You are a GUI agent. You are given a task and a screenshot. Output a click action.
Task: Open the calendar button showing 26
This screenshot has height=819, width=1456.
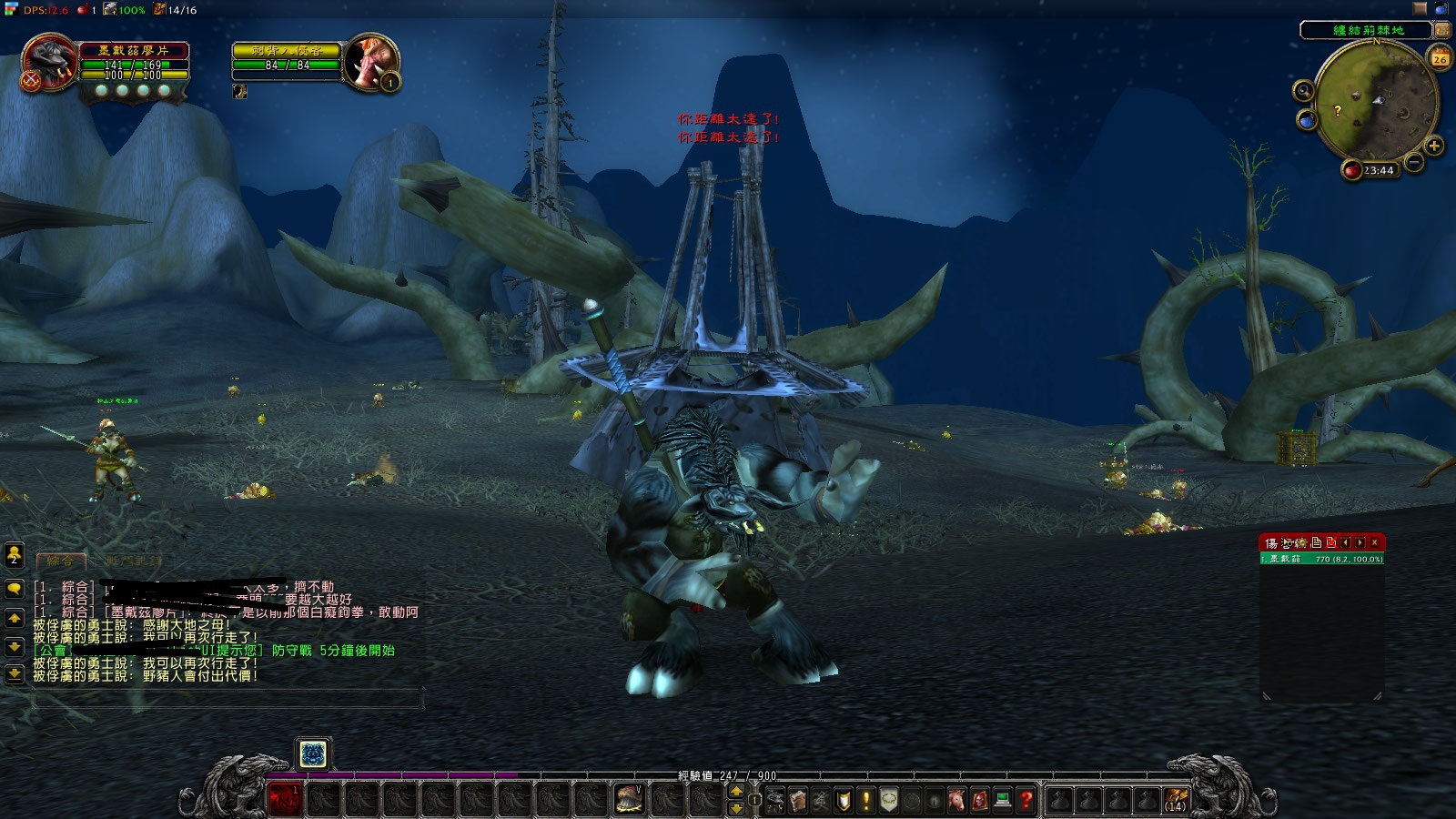[x=1440, y=59]
